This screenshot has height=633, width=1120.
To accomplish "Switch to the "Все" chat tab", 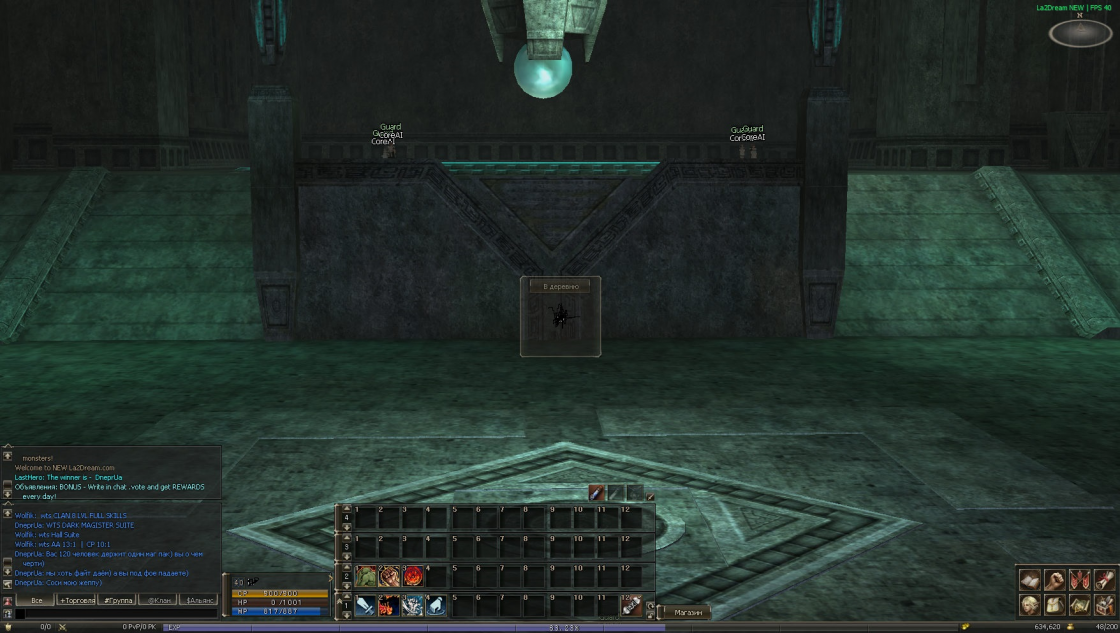I will tap(36, 600).
